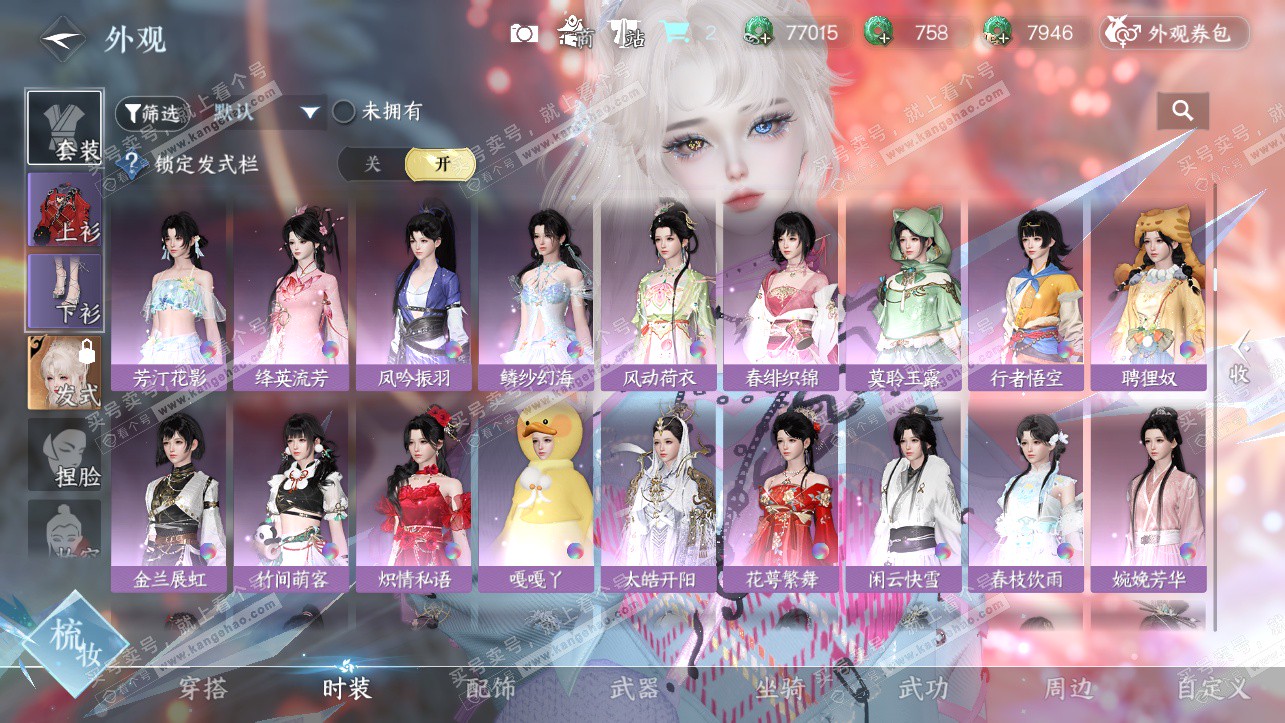Select the 太皓开阳 outfit

pos(660,497)
